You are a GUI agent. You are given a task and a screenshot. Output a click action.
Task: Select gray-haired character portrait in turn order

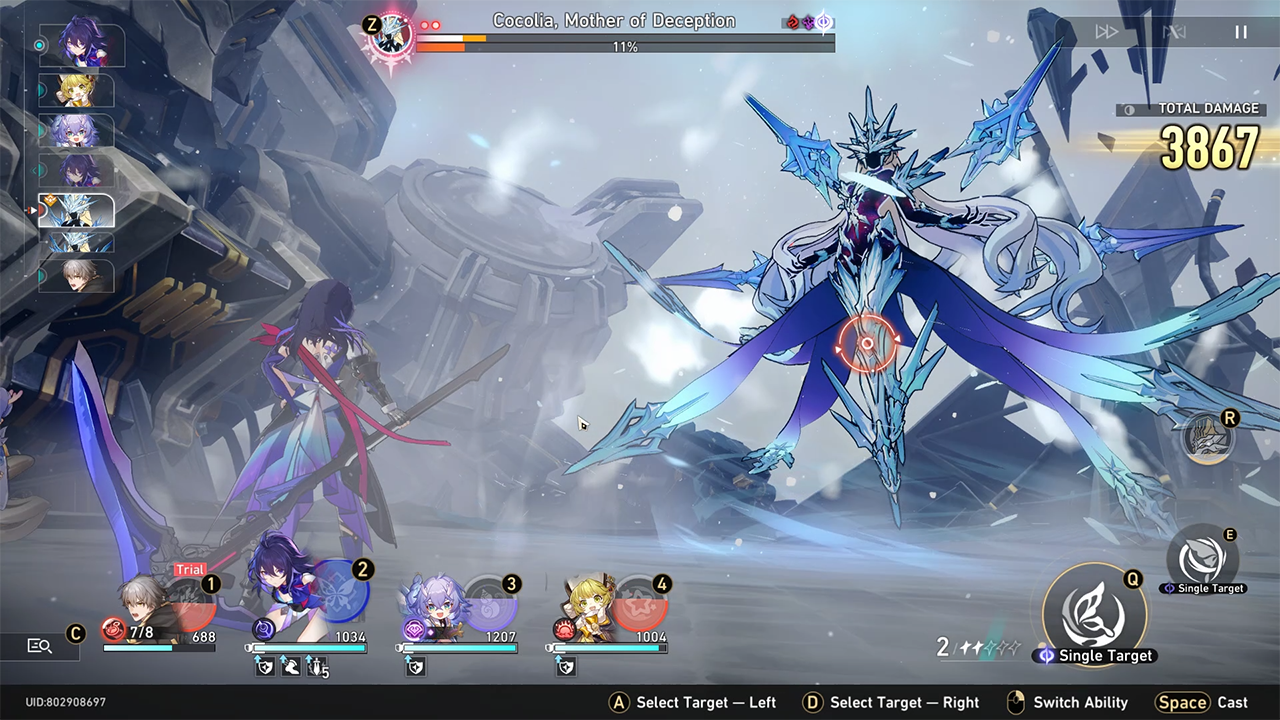click(76, 275)
